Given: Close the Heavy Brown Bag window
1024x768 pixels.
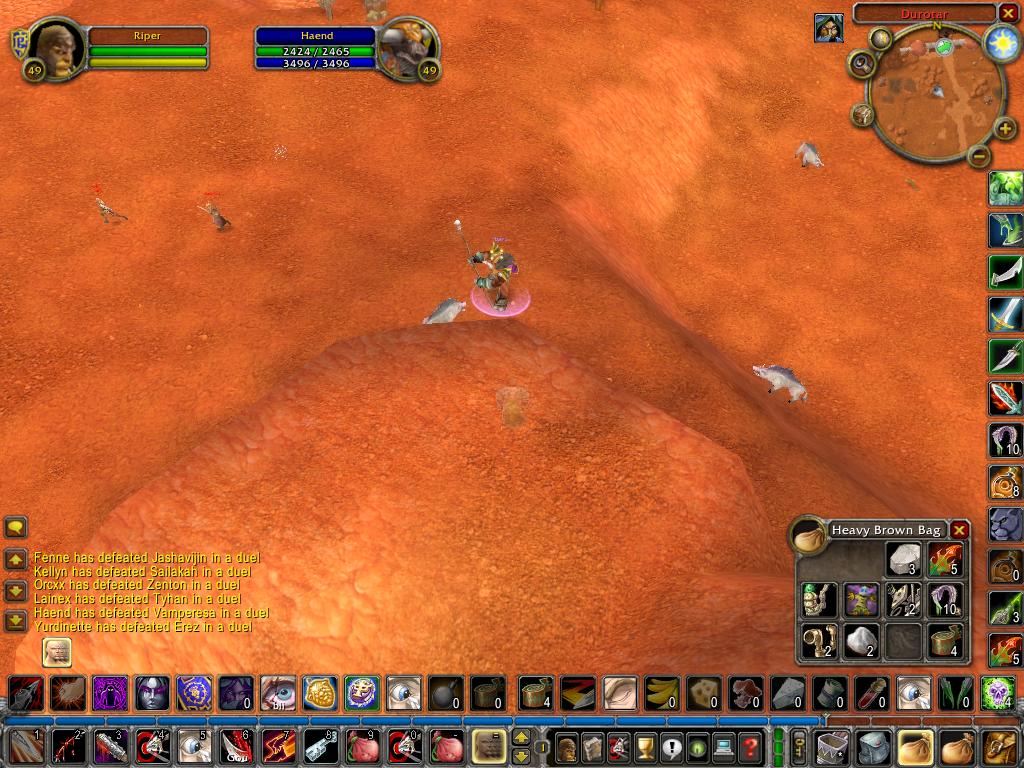Looking at the screenshot, I should pos(959,530).
